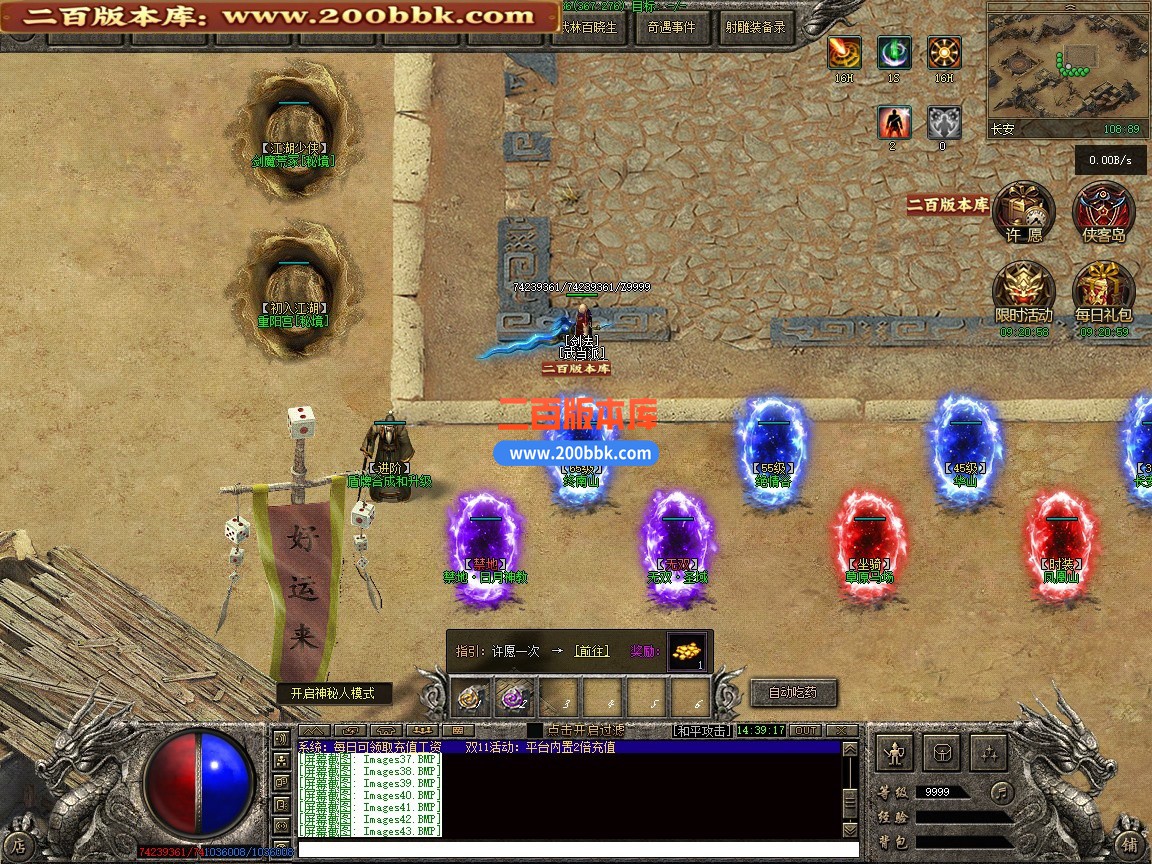
Task: Toggle the music note button
Action: (1000, 792)
